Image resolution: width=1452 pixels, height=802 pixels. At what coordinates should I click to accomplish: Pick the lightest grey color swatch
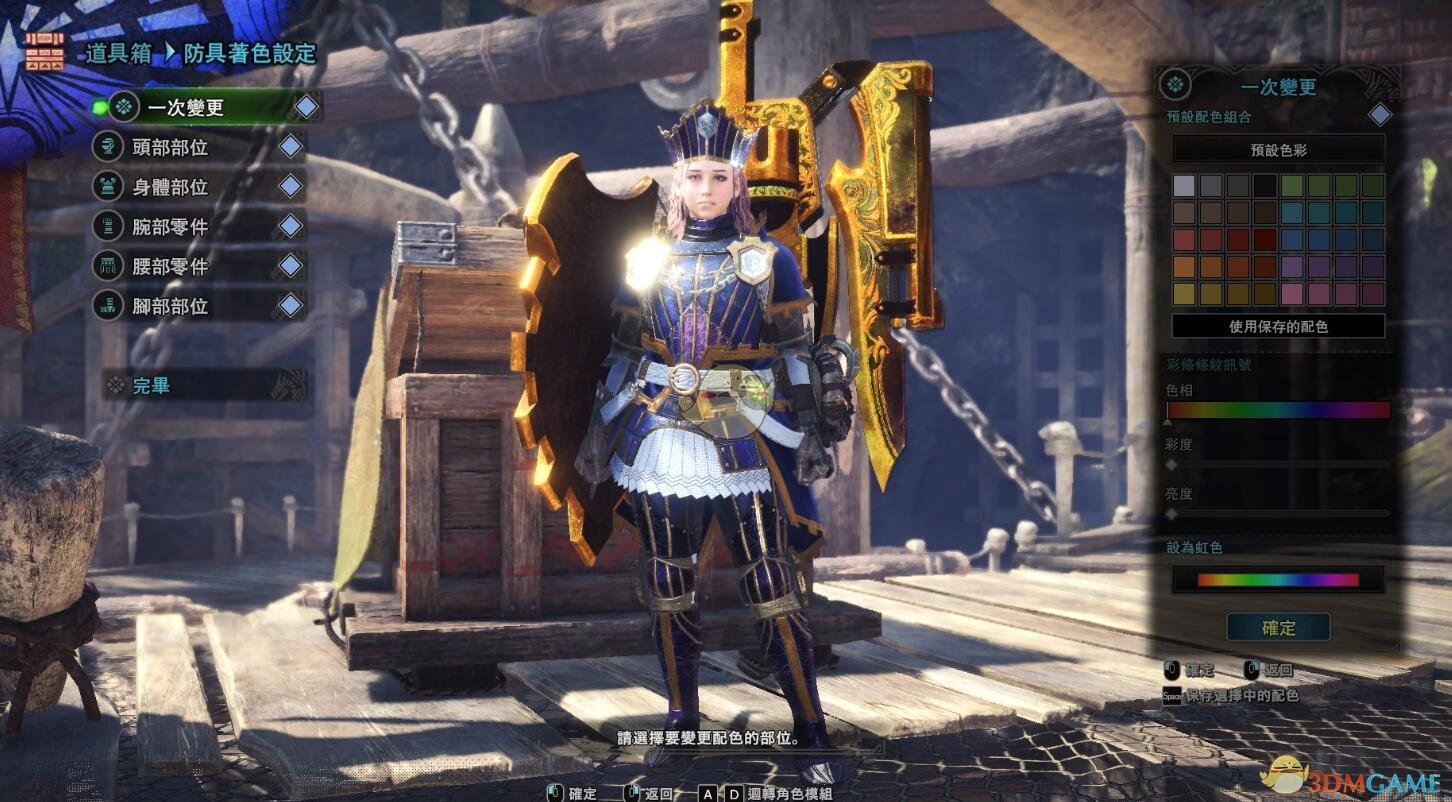pyautogui.click(x=1184, y=186)
